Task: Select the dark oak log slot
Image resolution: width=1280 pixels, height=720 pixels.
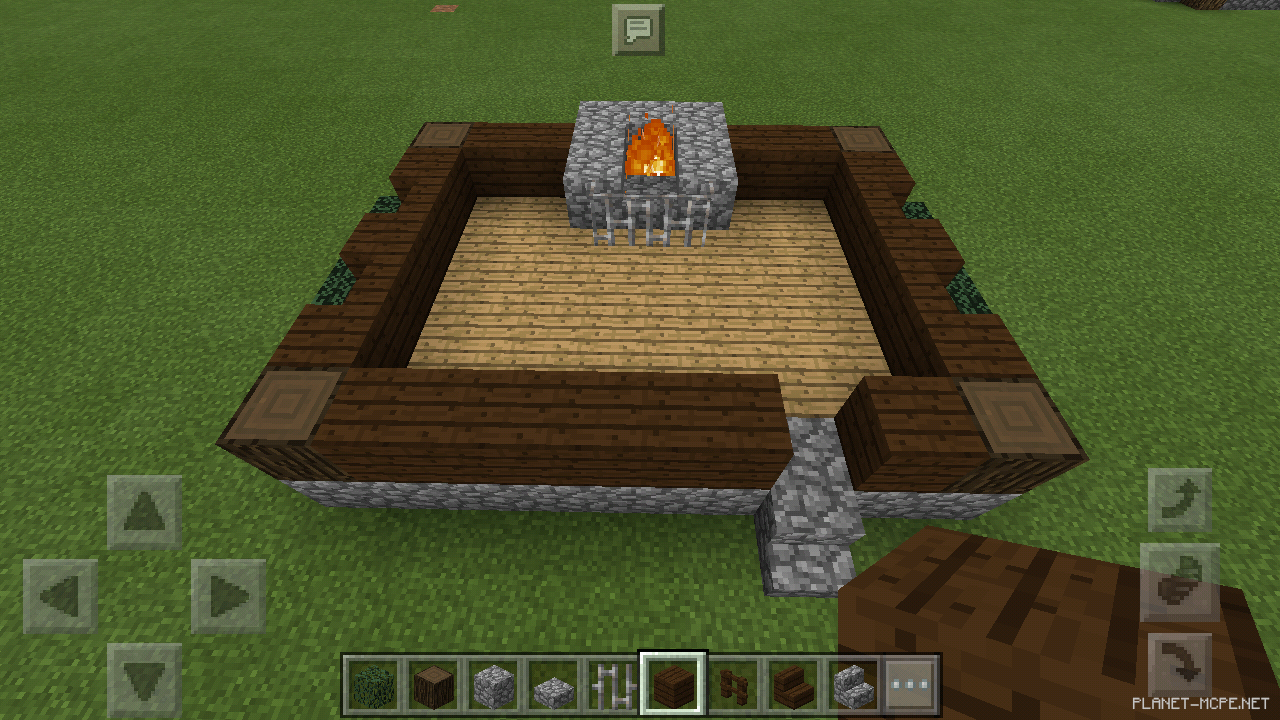Action: tap(434, 686)
